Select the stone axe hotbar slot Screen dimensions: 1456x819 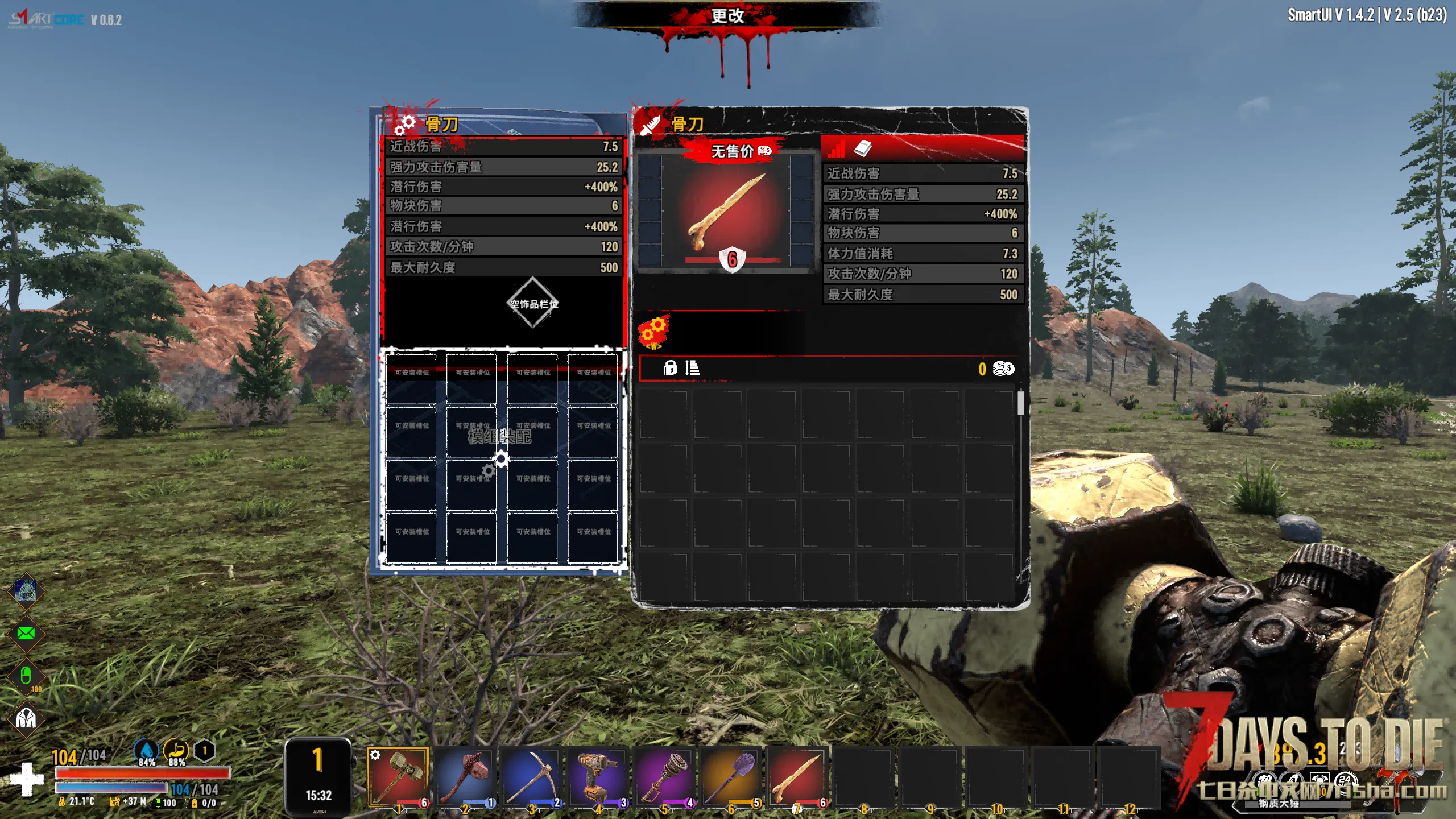click(464, 776)
